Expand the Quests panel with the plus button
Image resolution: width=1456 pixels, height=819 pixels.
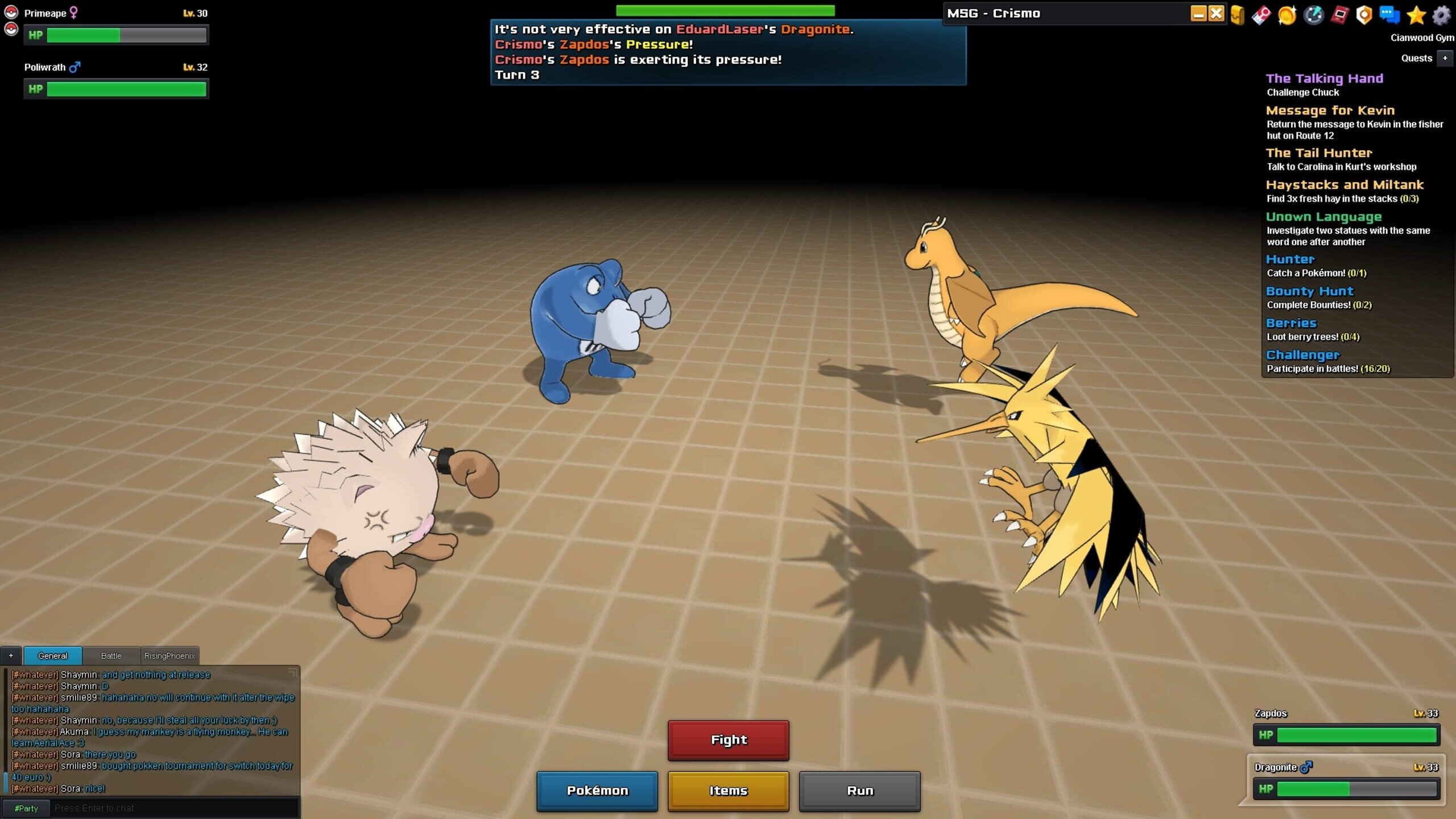coord(1446,58)
